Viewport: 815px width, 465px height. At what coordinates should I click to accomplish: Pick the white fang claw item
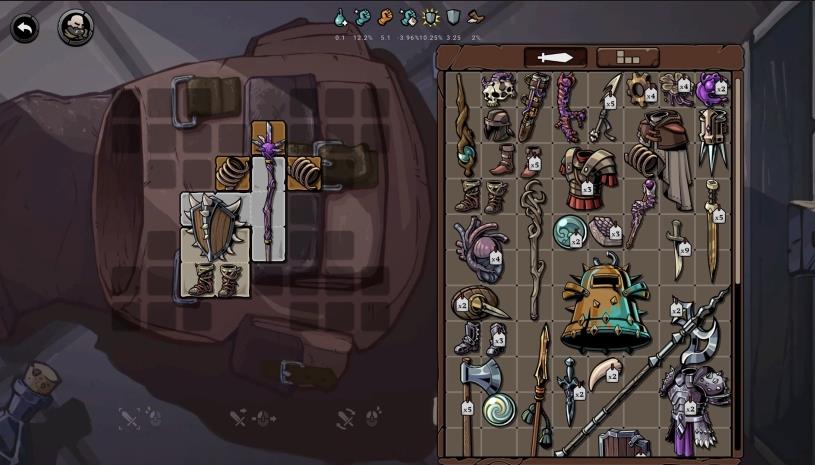point(603,377)
